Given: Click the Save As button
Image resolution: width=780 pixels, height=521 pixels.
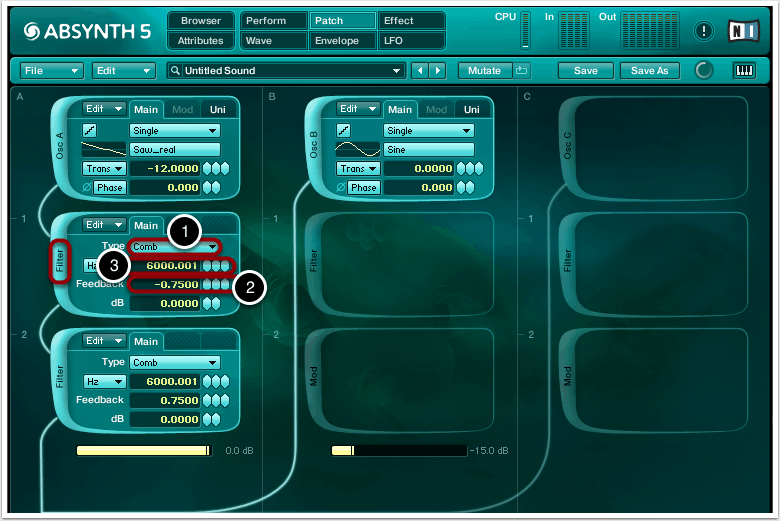Looking at the screenshot, I should pos(650,71).
